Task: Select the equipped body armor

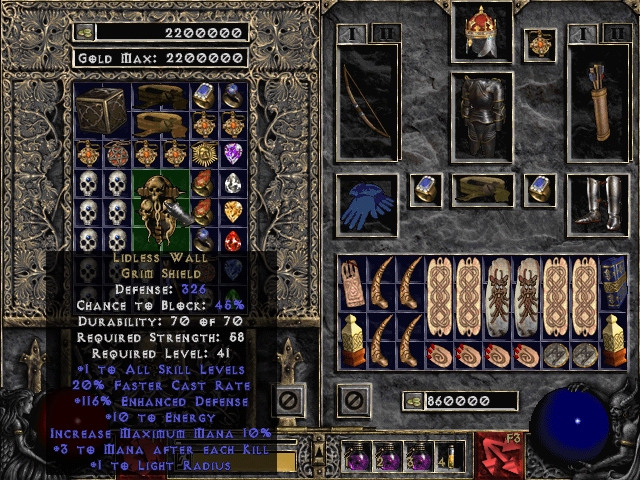Action: [x=482, y=116]
